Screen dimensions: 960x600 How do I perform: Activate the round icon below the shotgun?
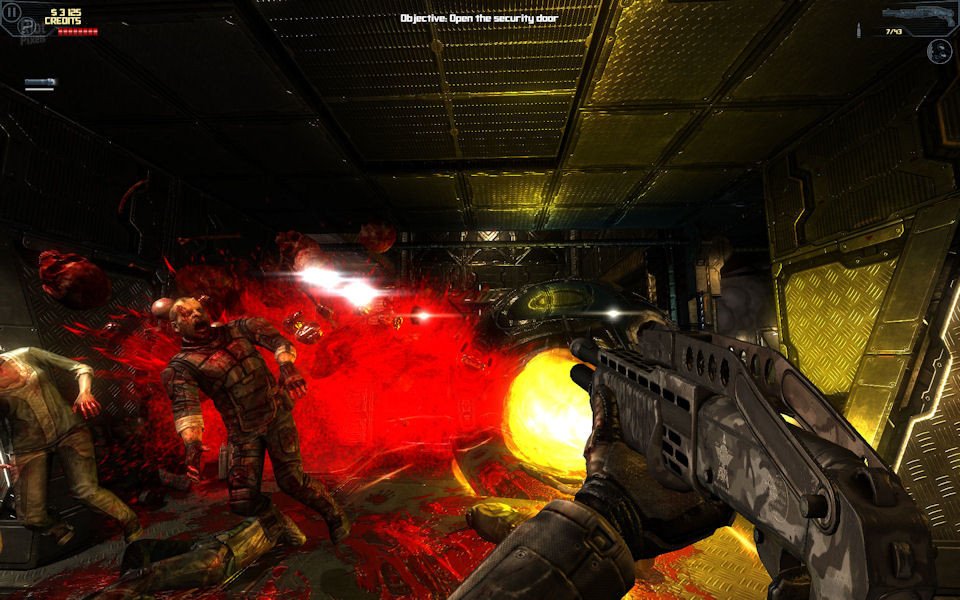pos(939,51)
